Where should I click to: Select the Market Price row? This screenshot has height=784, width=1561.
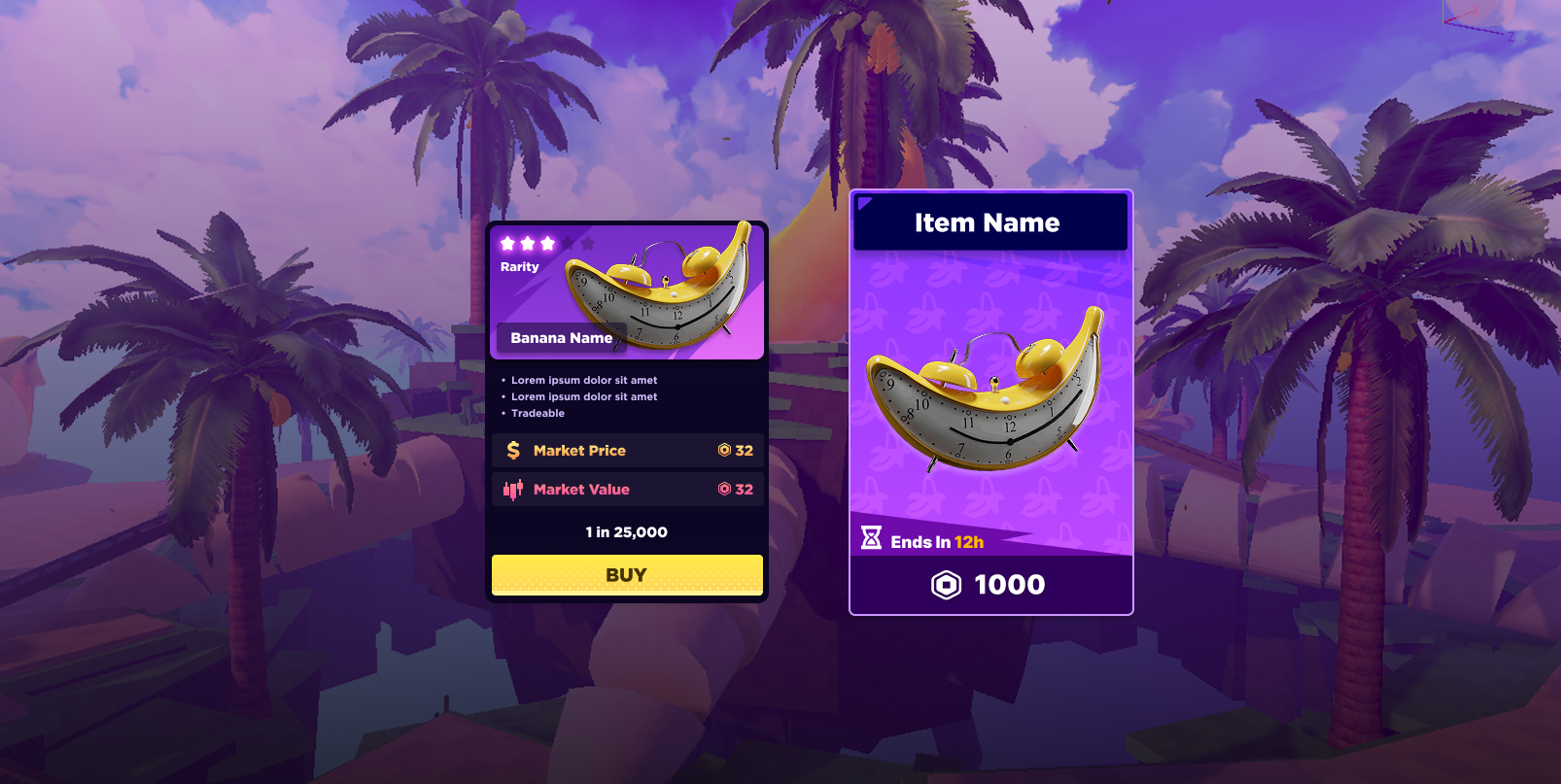(x=627, y=451)
